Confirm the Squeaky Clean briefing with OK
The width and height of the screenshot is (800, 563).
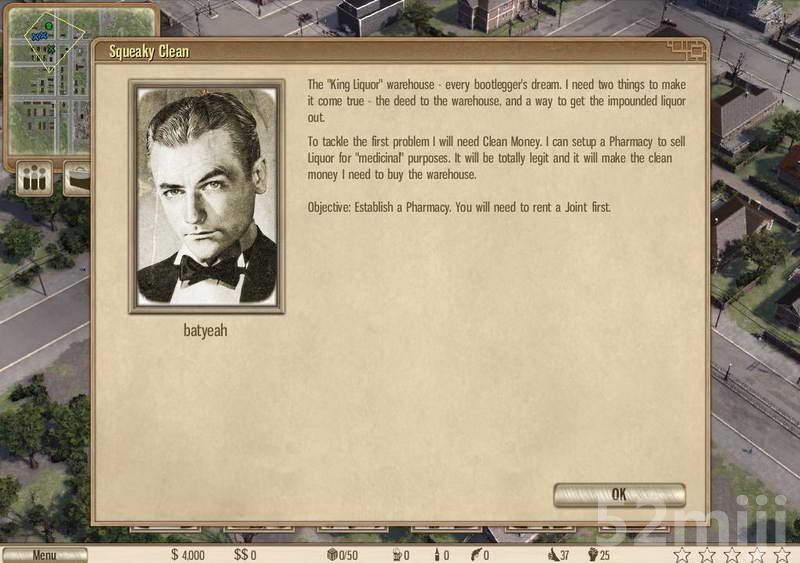click(619, 494)
